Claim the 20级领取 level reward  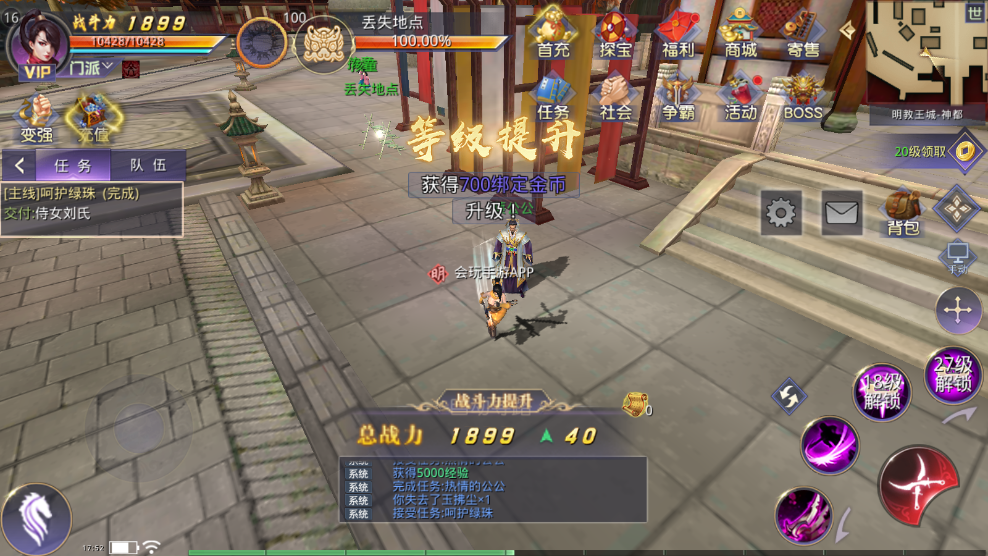pyautogui.click(x=934, y=151)
